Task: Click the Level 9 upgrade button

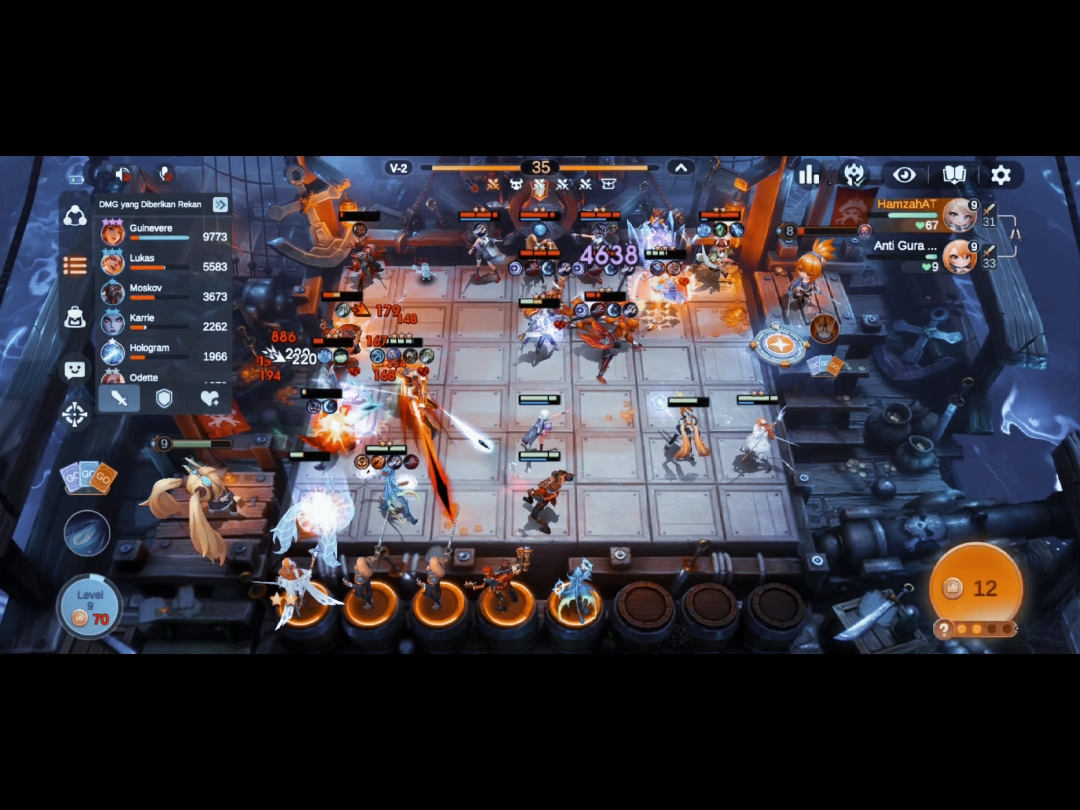Action: [x=90, y=606]
